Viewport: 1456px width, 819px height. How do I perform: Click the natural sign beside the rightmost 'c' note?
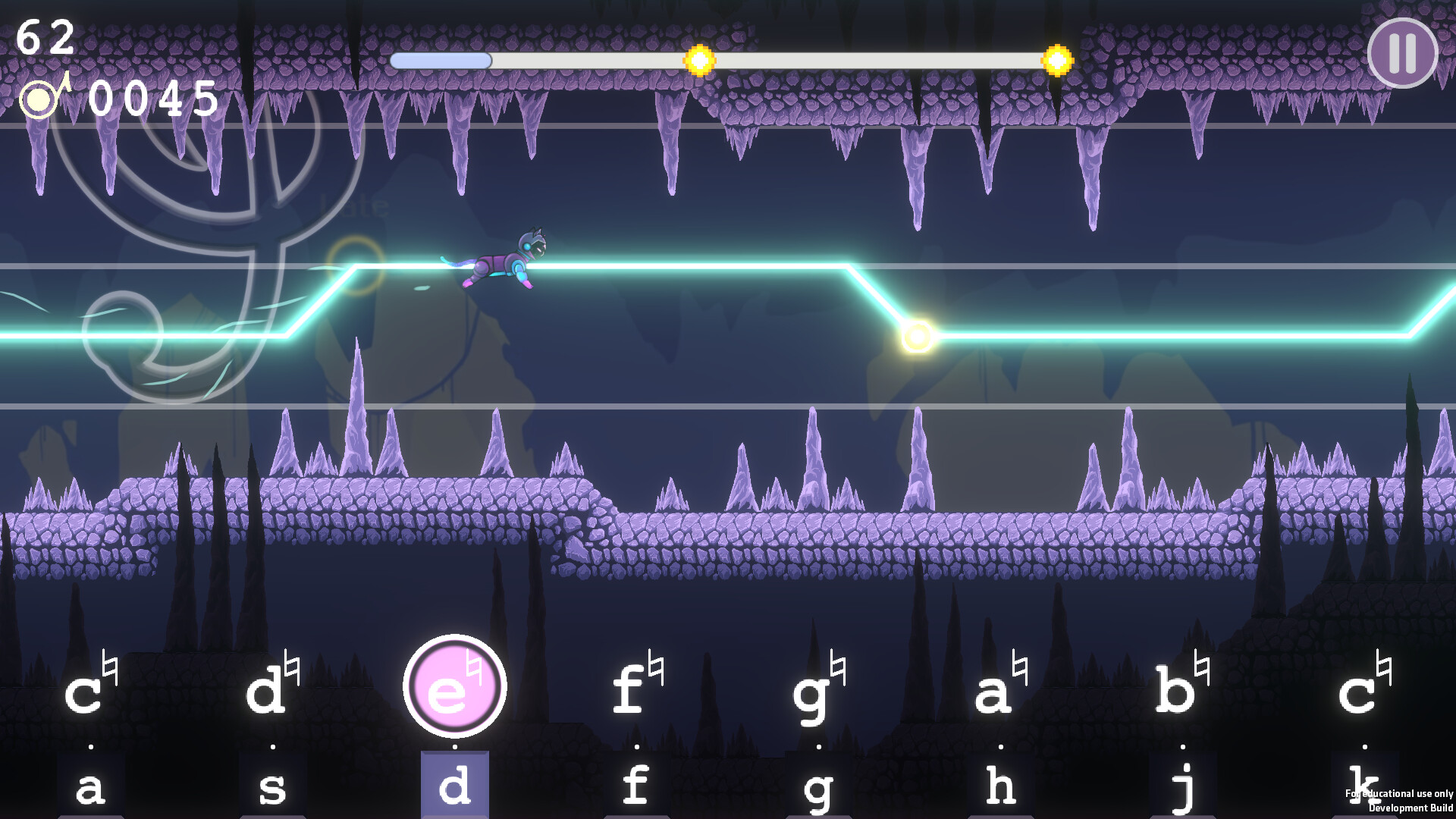coord(1385,667)
